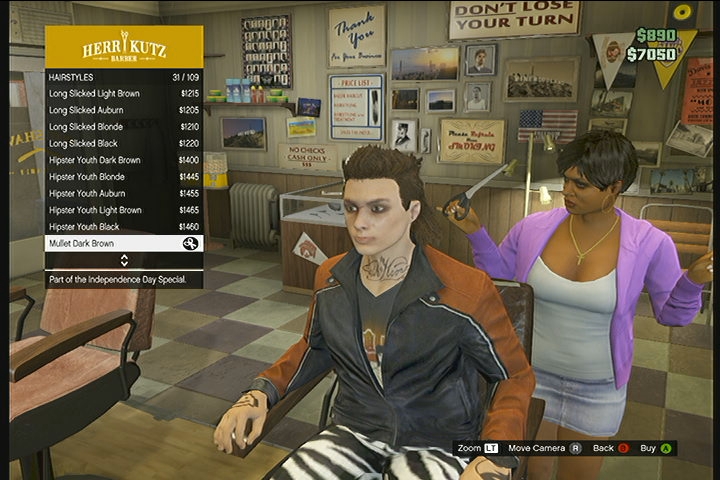Click the list scroll arrows below hairstyles

124,260
